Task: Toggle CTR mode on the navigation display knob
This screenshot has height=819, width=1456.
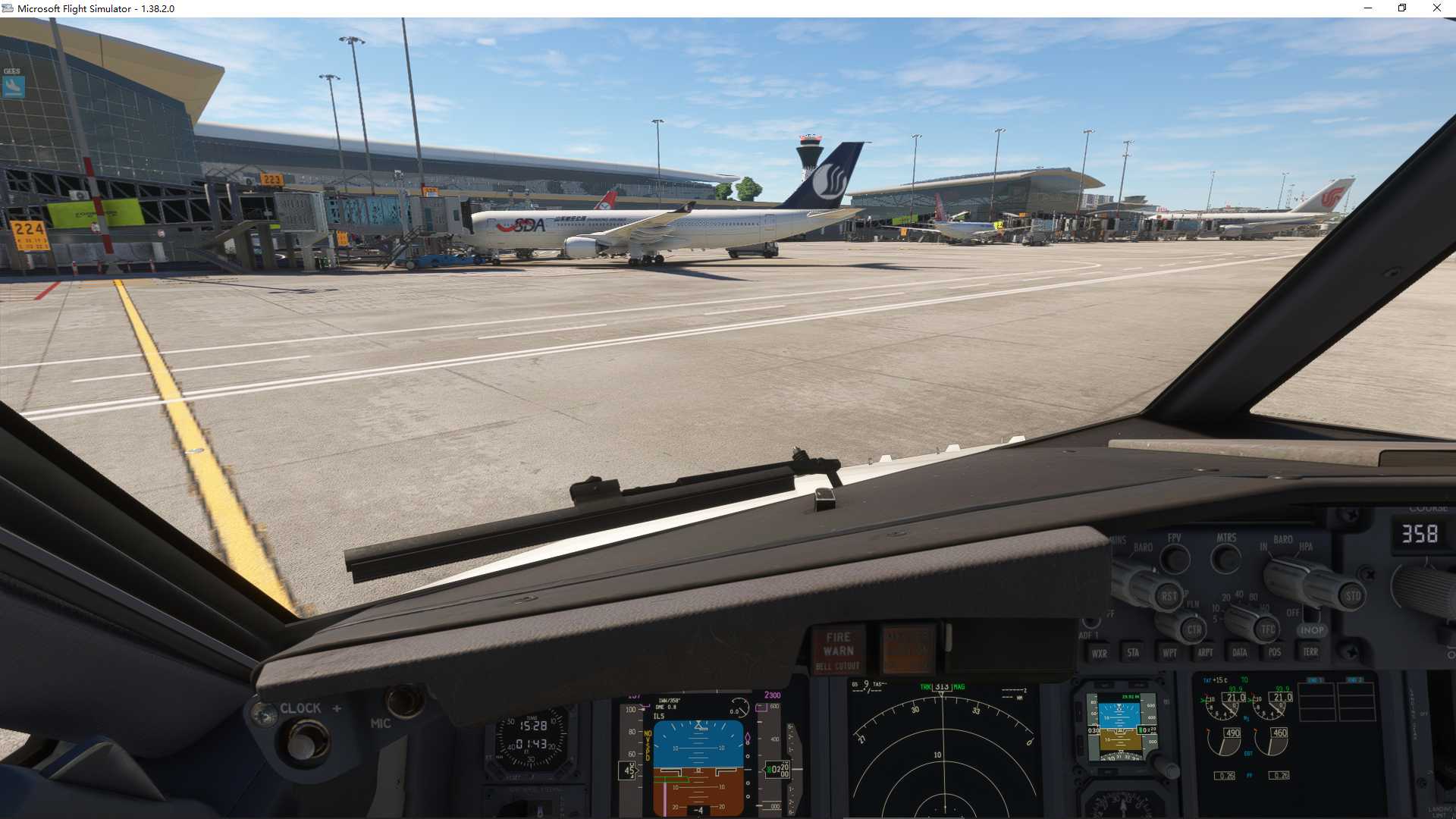Action: pos(1196,630)
